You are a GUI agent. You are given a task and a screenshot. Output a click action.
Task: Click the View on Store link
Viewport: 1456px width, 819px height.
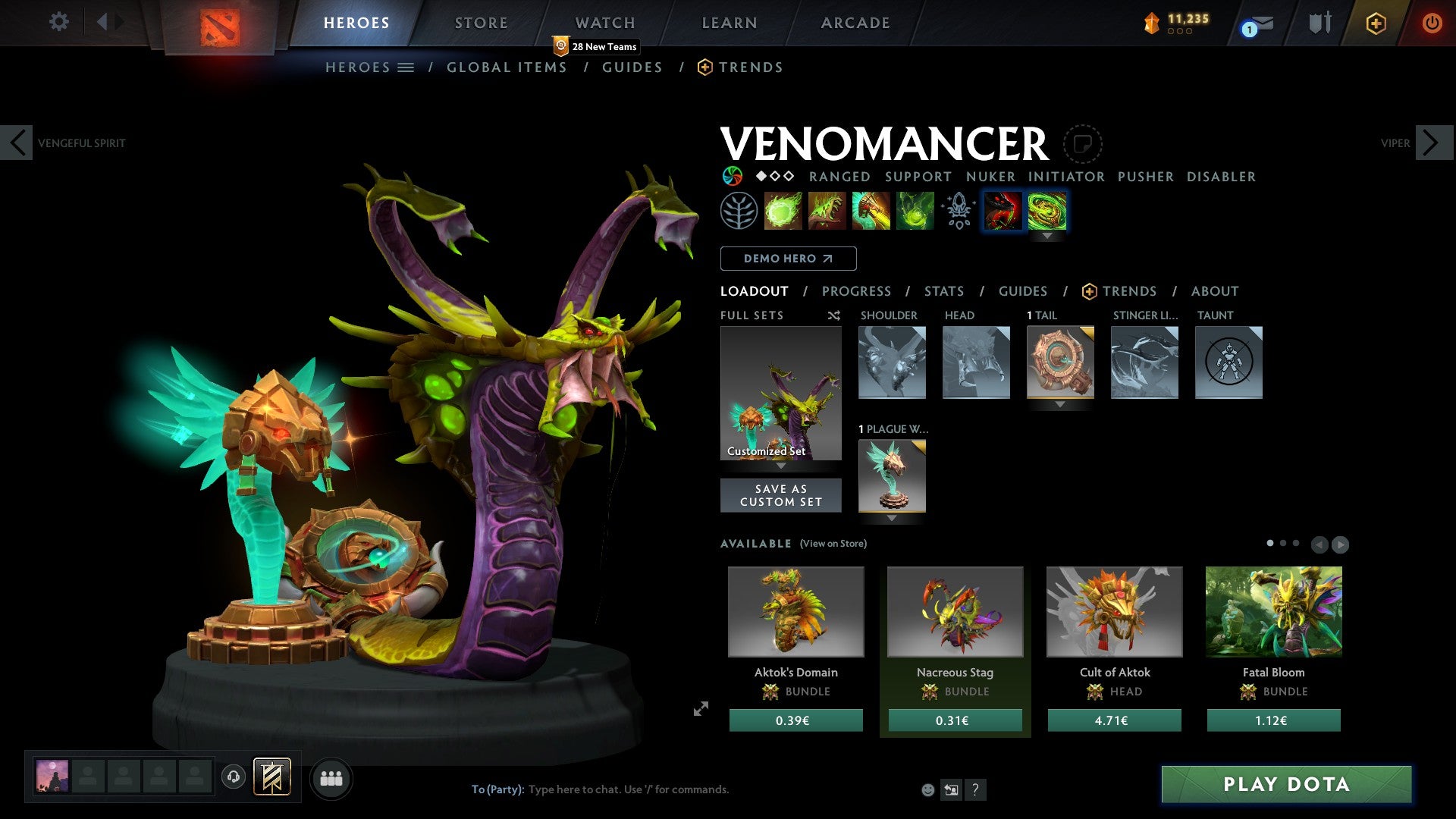click(833, 544)
